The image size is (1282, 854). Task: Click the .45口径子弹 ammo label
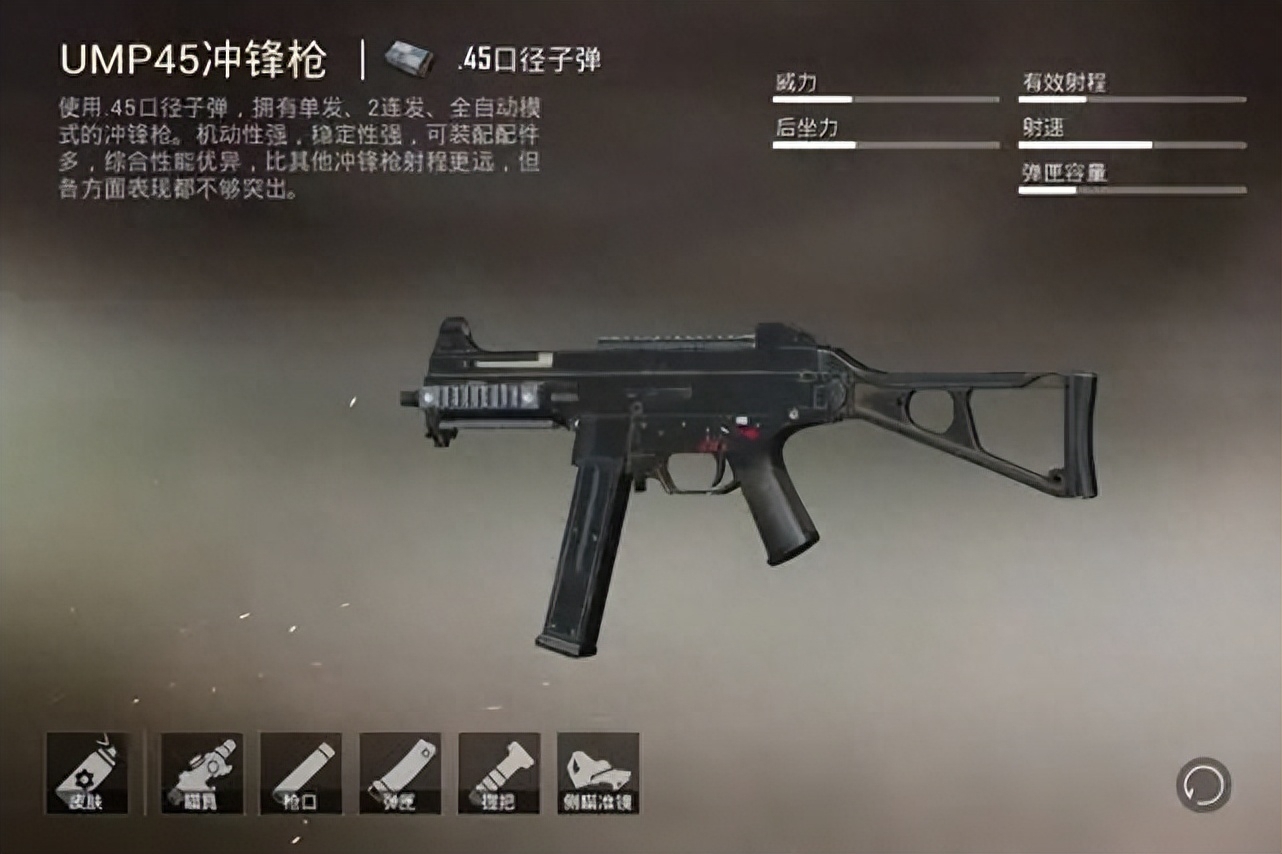(x=533, y=57)
